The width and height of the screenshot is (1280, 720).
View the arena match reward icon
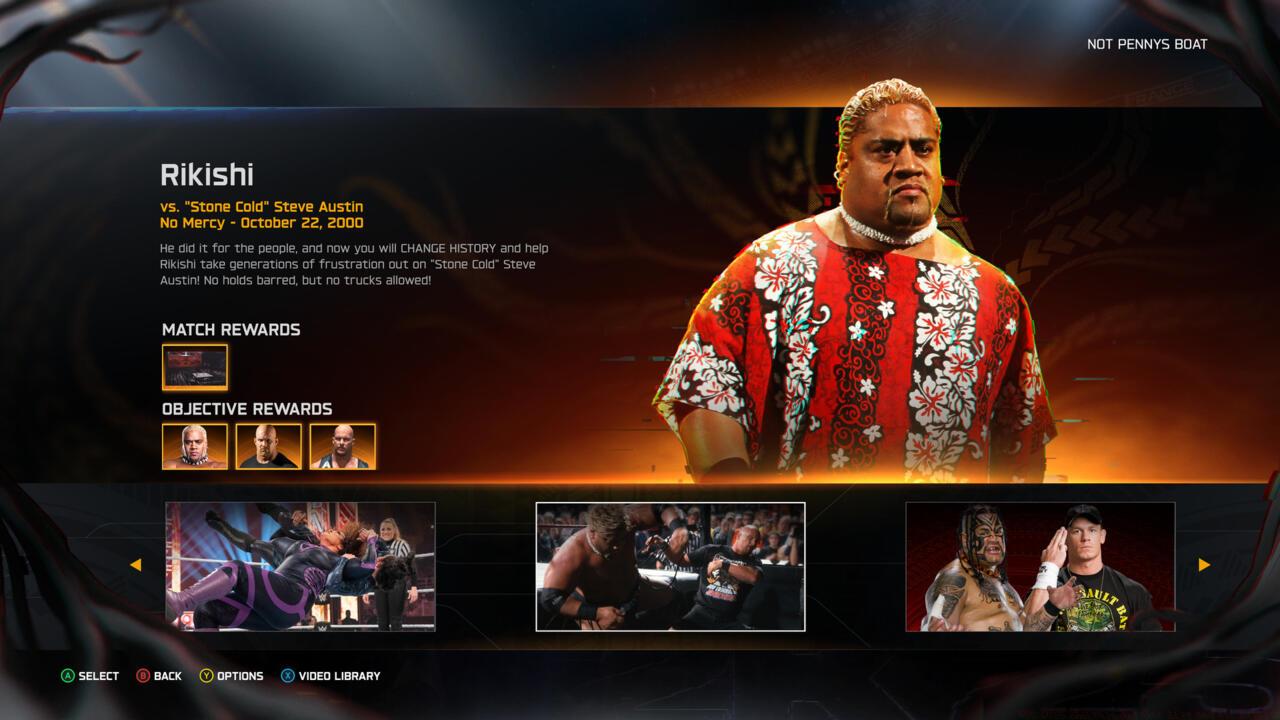195,367
